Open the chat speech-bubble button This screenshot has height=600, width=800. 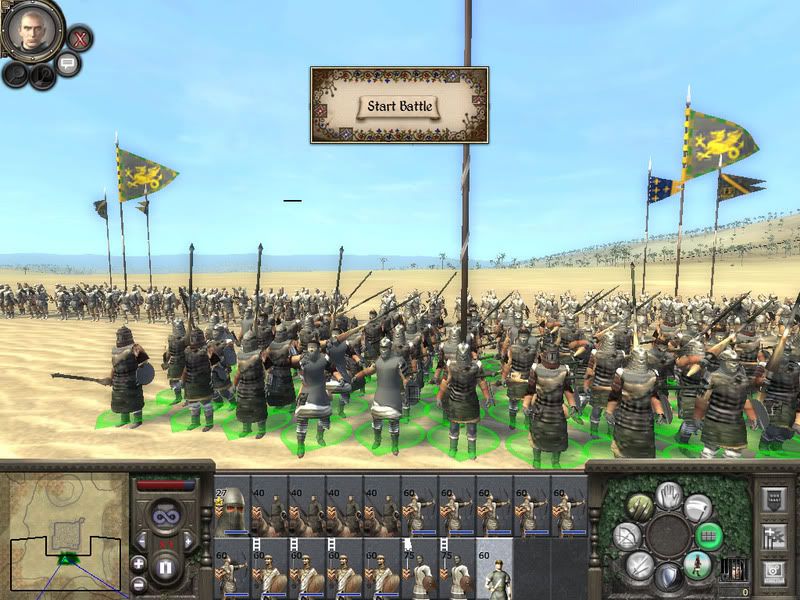point(68,65)
